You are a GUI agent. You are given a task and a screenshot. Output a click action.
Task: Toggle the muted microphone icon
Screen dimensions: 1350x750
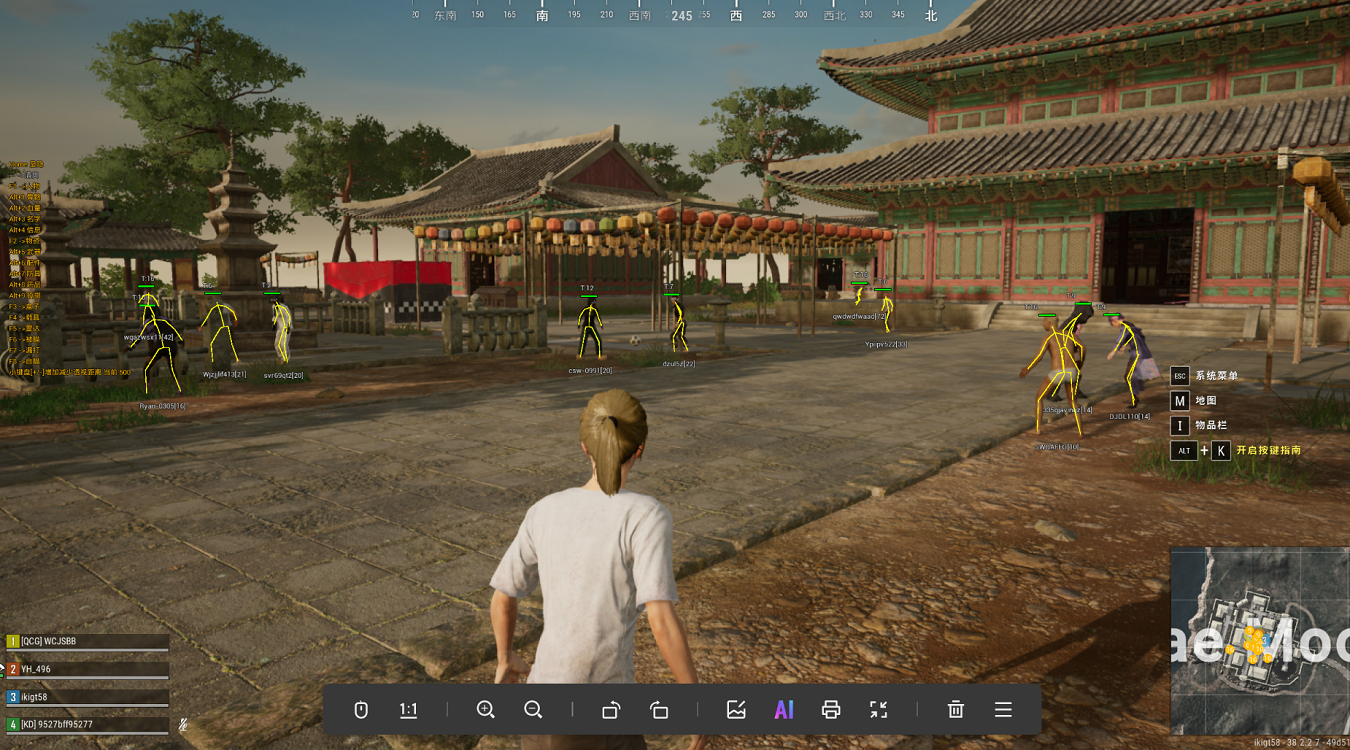click(x=184, y=724)
